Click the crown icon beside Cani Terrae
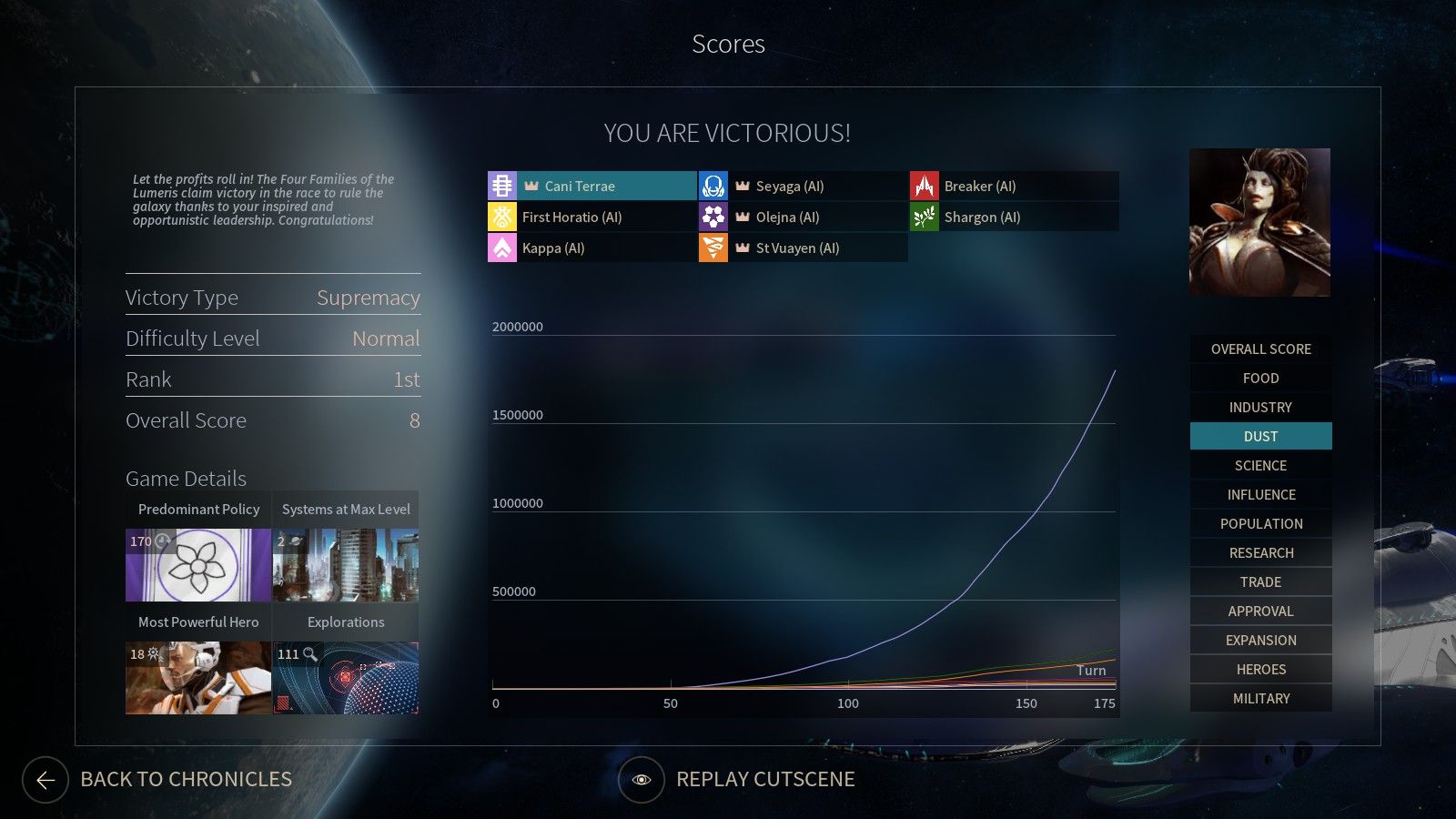1456x819 pixels. click(531, 186)
